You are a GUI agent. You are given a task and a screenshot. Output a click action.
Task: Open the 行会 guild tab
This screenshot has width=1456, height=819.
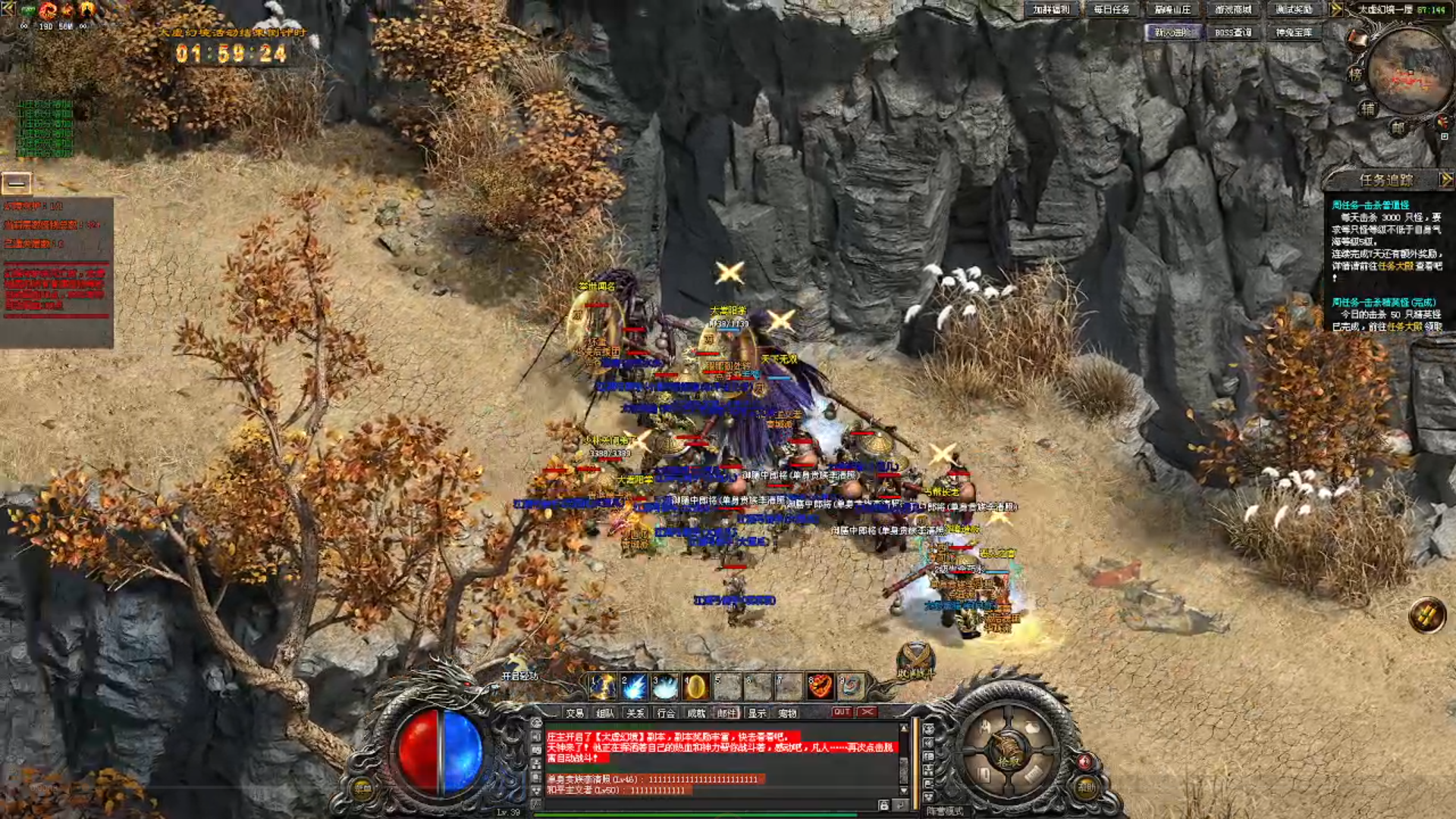[666, 713]
